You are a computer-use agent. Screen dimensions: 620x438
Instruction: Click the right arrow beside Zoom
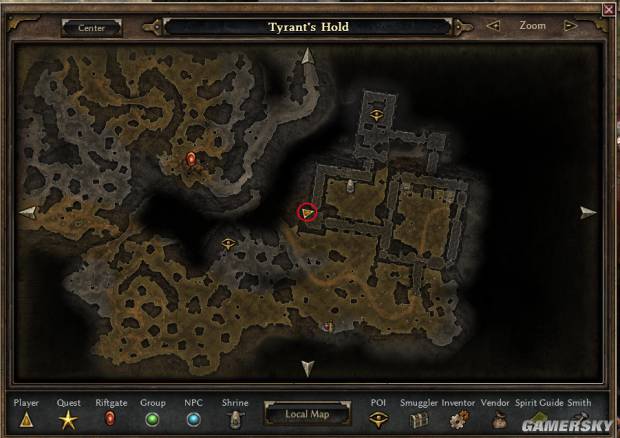[x=571, y=26]
